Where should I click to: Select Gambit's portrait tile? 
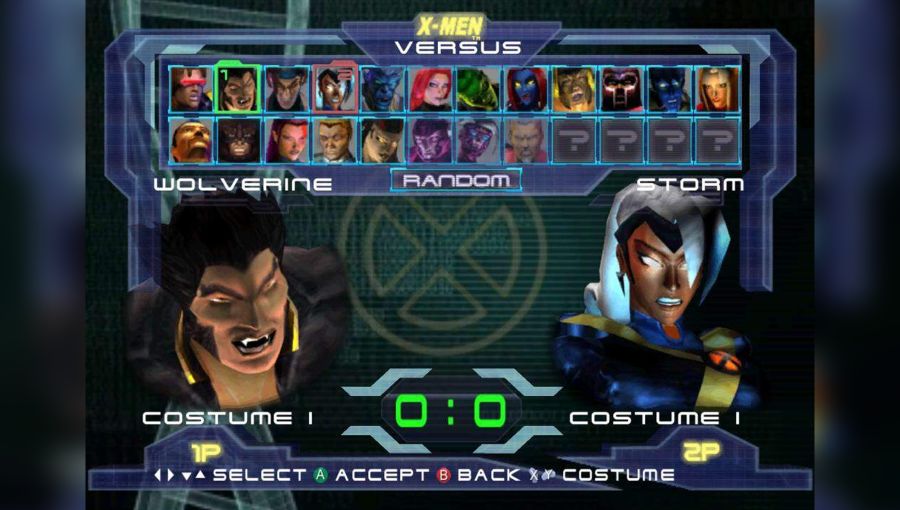(x=286, y=89)
